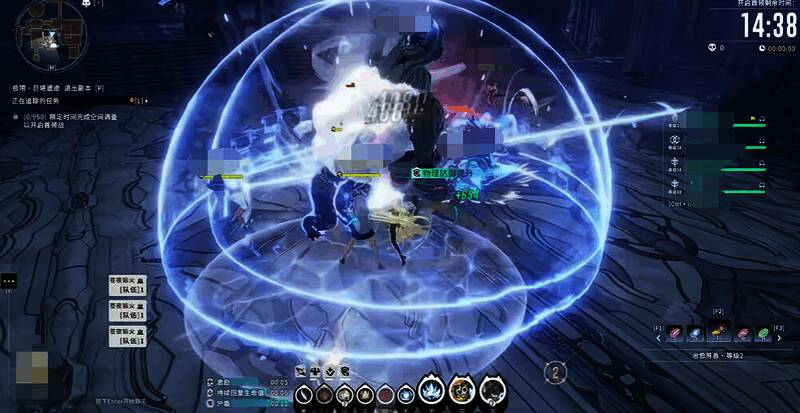This screenshot has height=413, width=800.
Task: Open the circular dungeon minimap
Action: tap(45, 38)
